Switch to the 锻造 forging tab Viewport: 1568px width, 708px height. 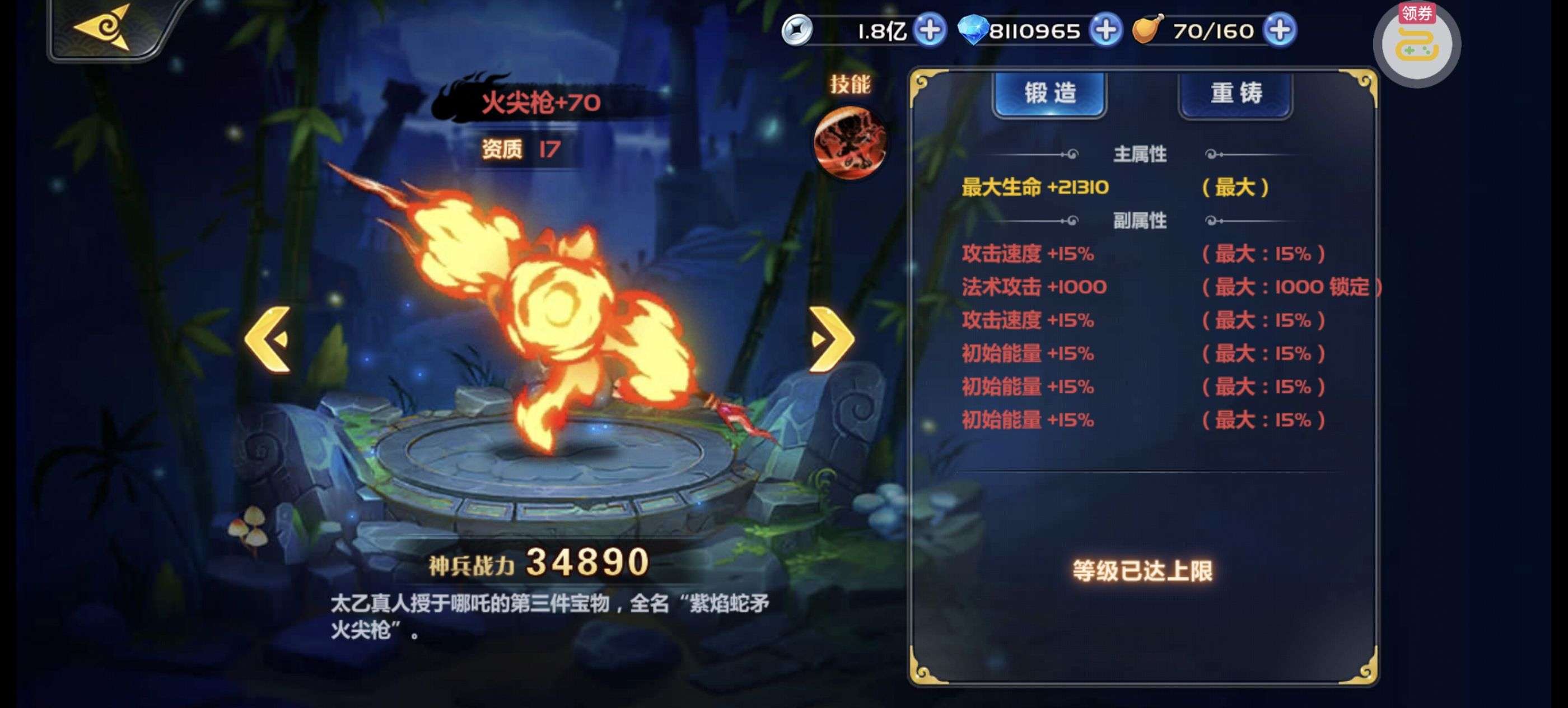[x=1049, y=94]
